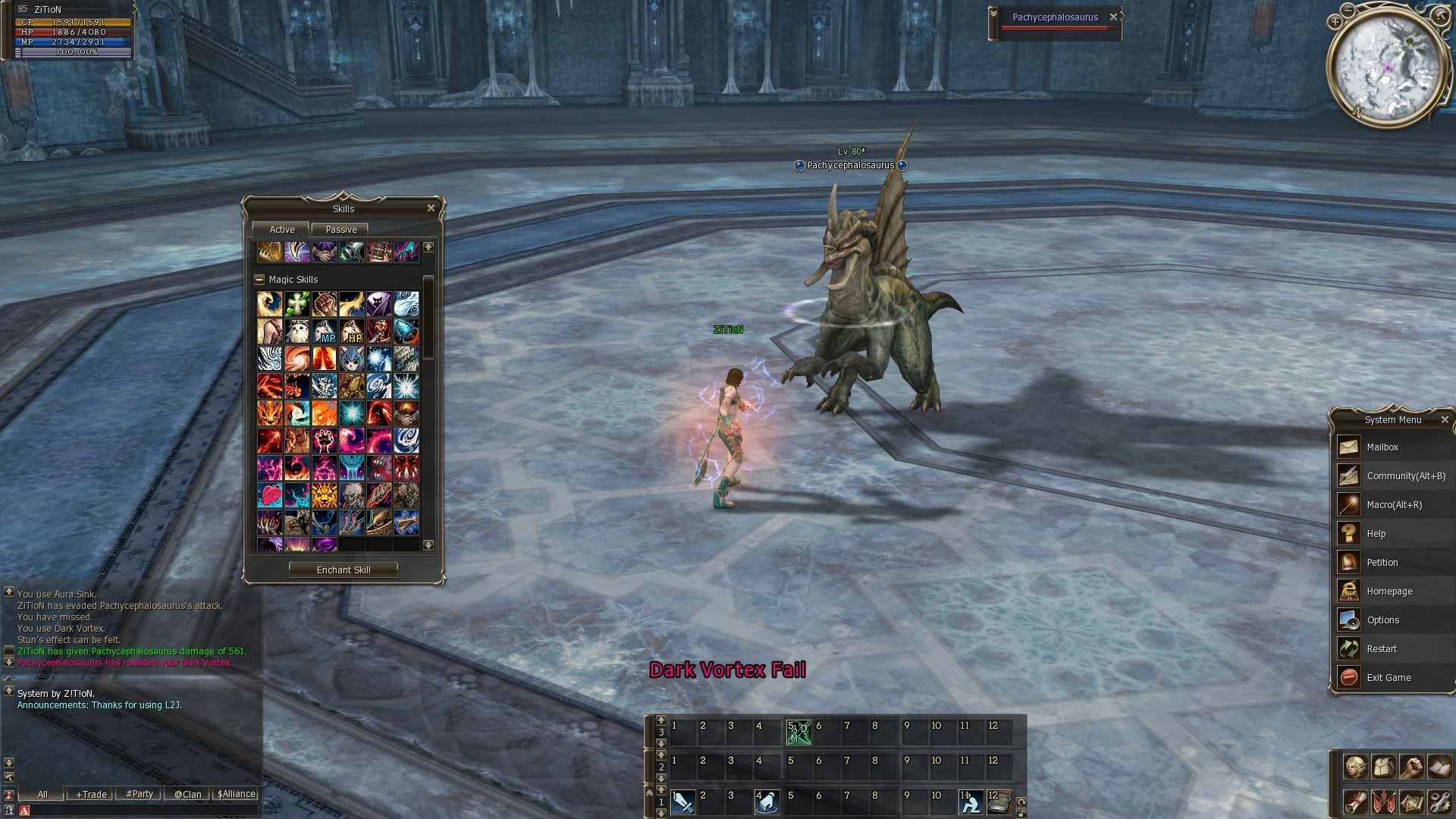Image resolution: width=1456 pixels, height=819 pixels.
Task: Open Community from System Menu
Action: click(1405, 476)
